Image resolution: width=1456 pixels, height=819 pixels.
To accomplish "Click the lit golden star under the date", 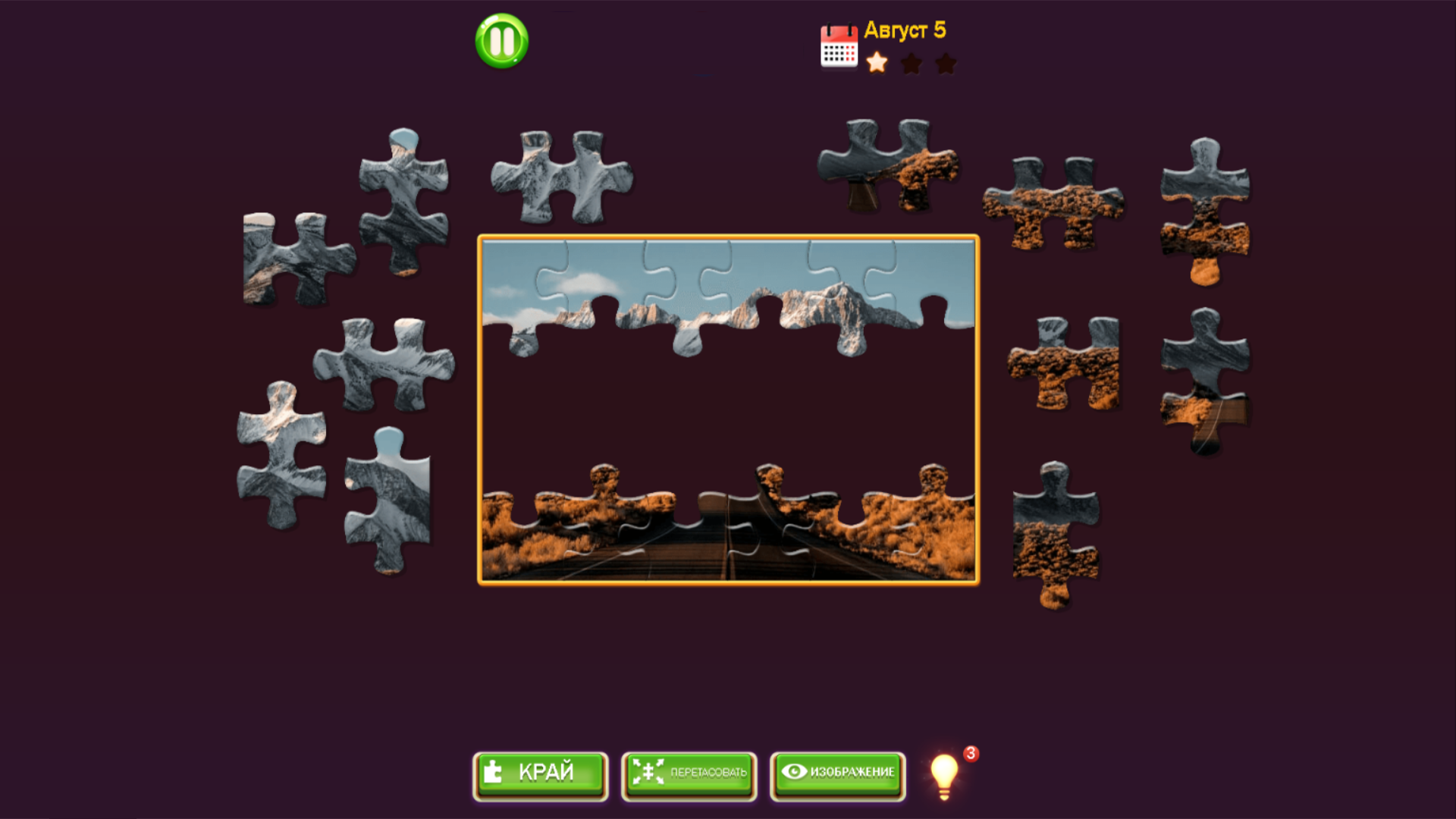I will [x=876, y=64].
